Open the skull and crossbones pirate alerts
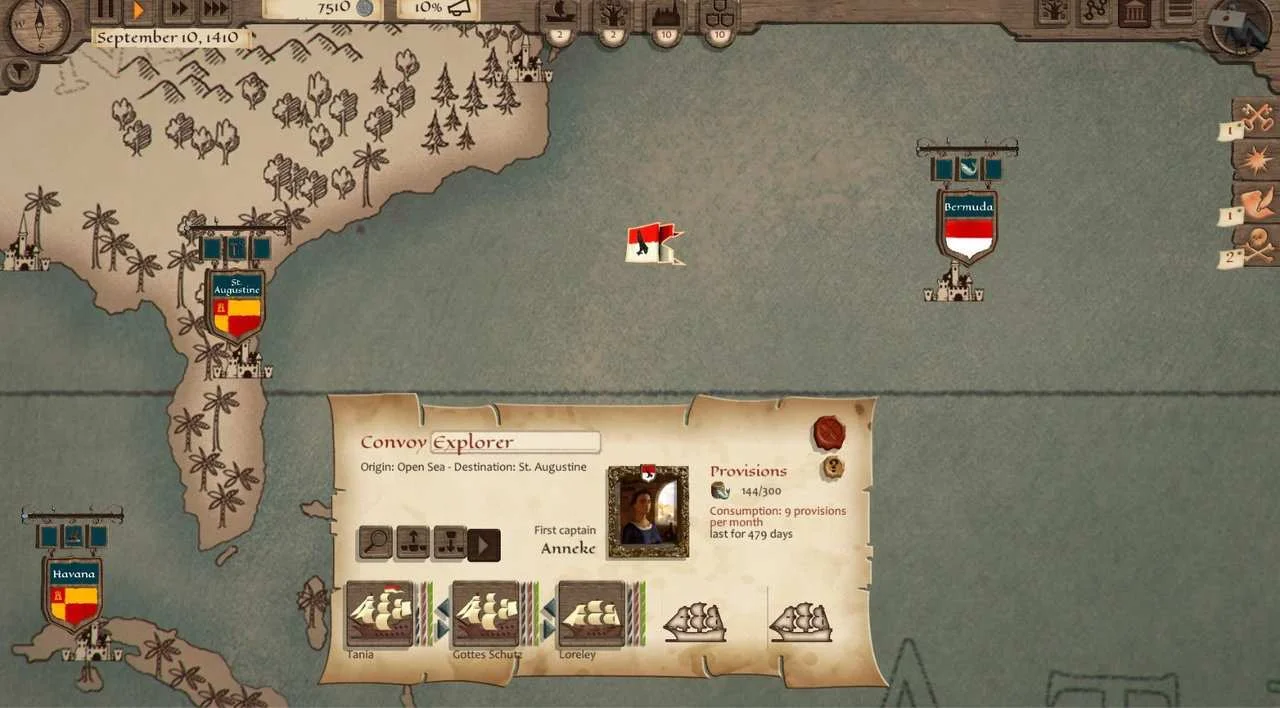This screenshot has height=708, width=1280. pos(1256,245)
